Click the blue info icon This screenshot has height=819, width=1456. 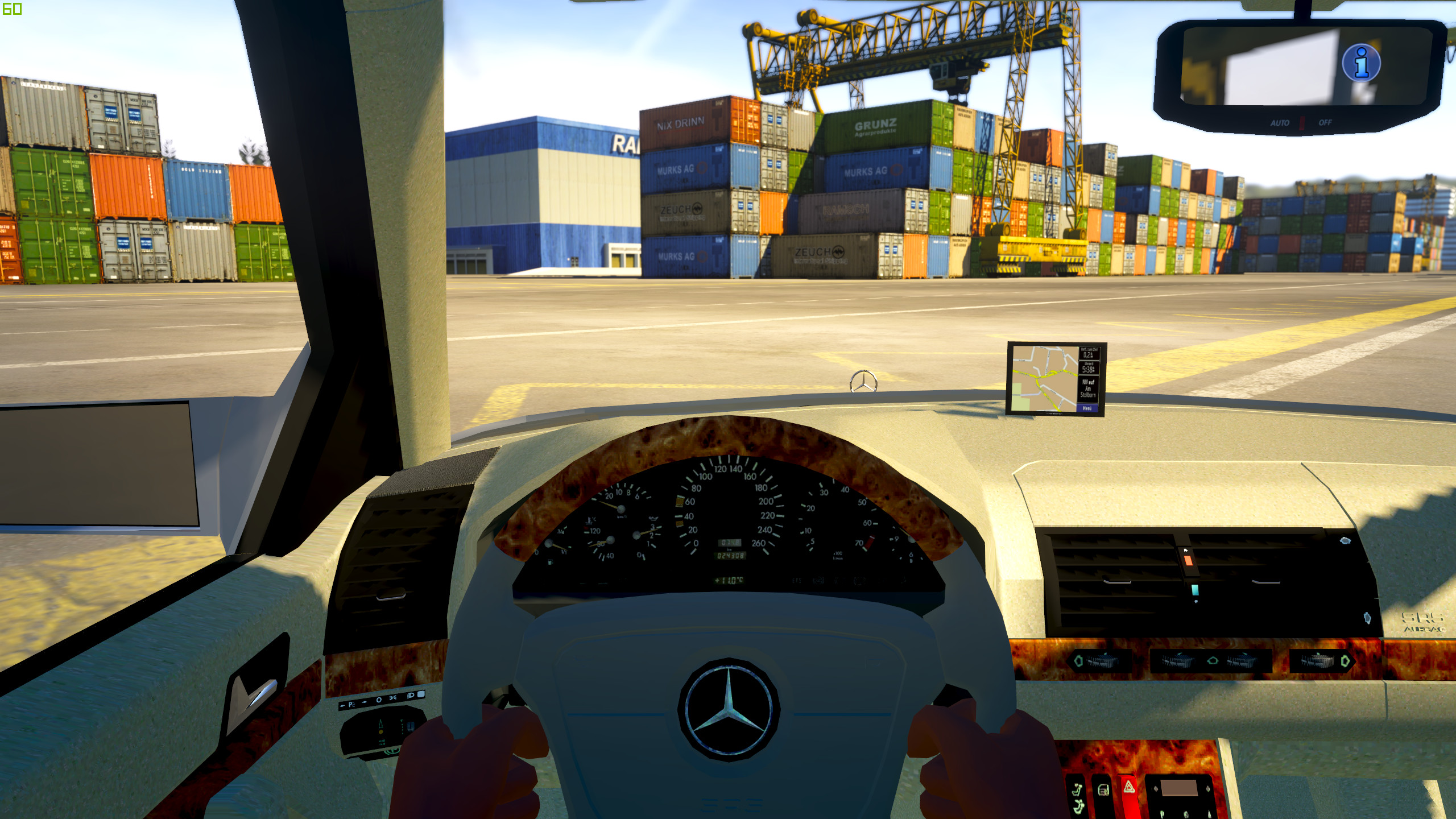click(x=1361, y=63)
